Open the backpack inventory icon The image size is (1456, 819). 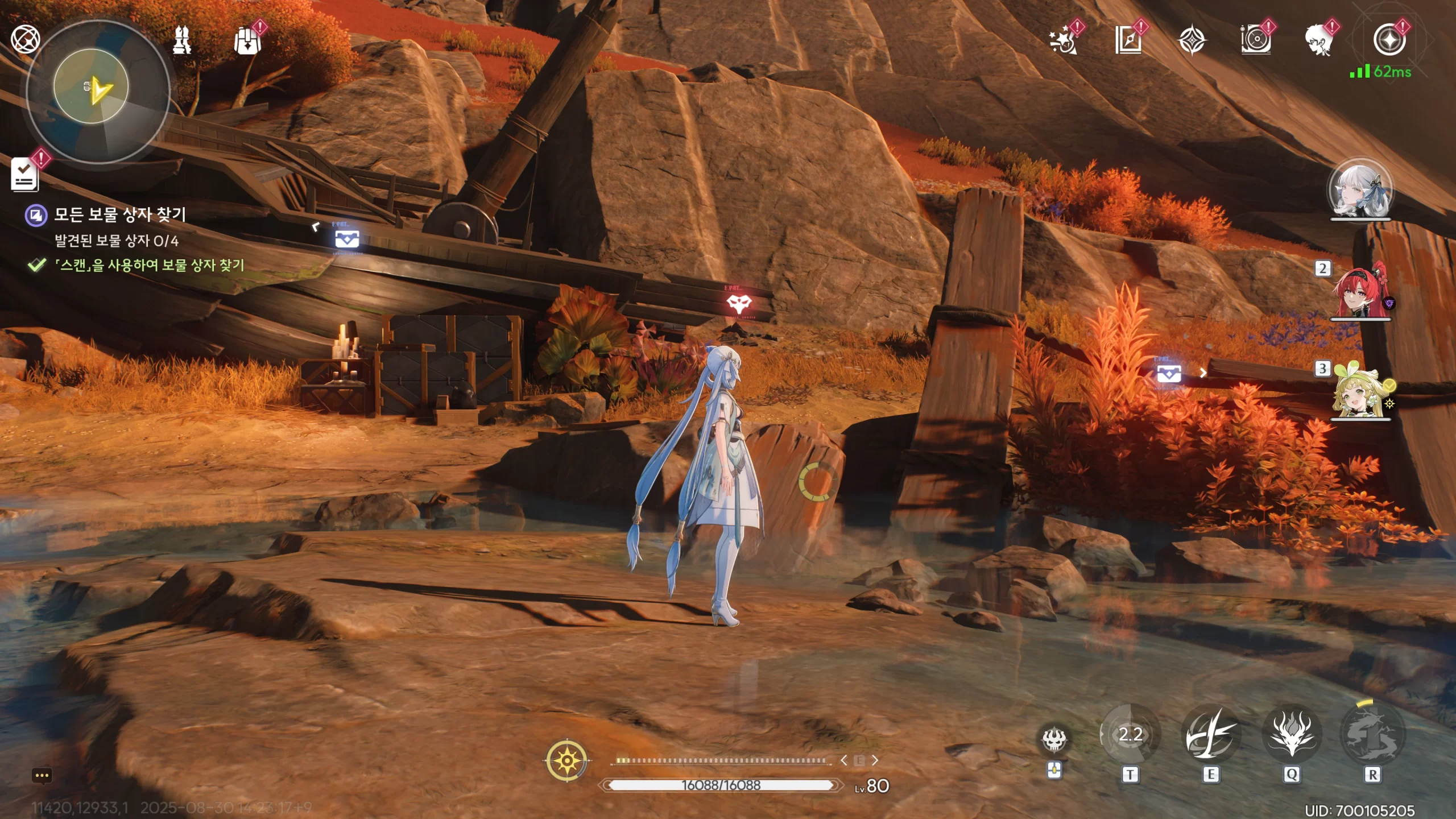247,41
